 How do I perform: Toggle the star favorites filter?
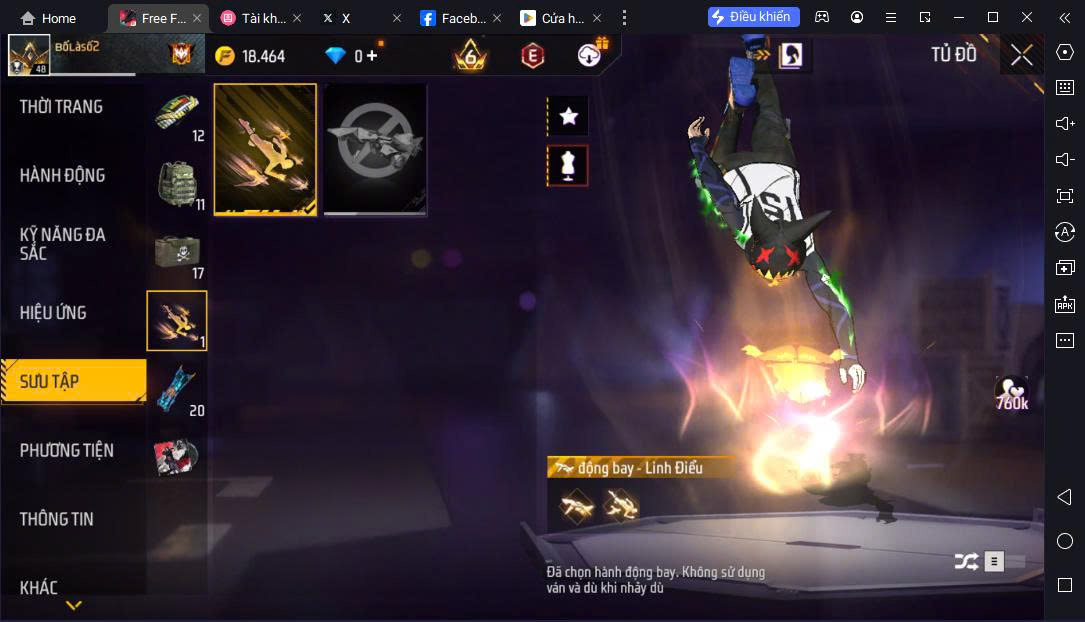(x=569, y=117)
